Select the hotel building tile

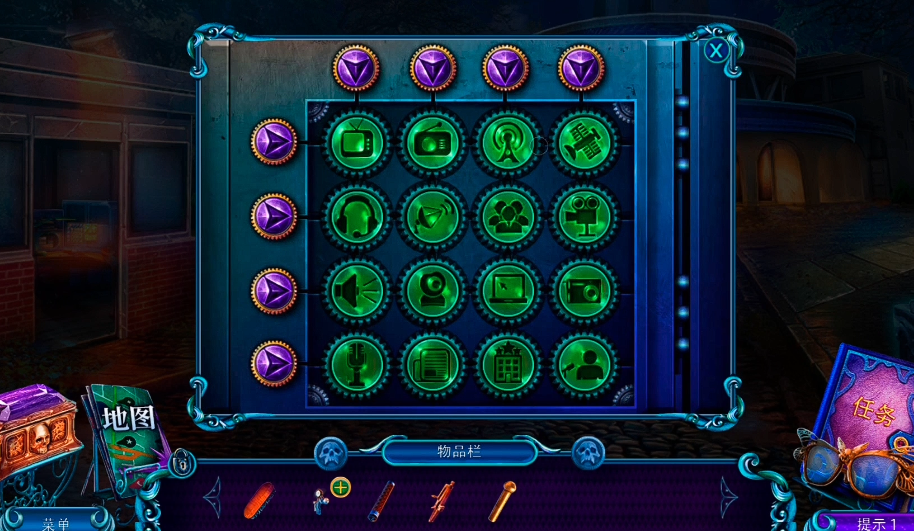click(x=507, y=363)
